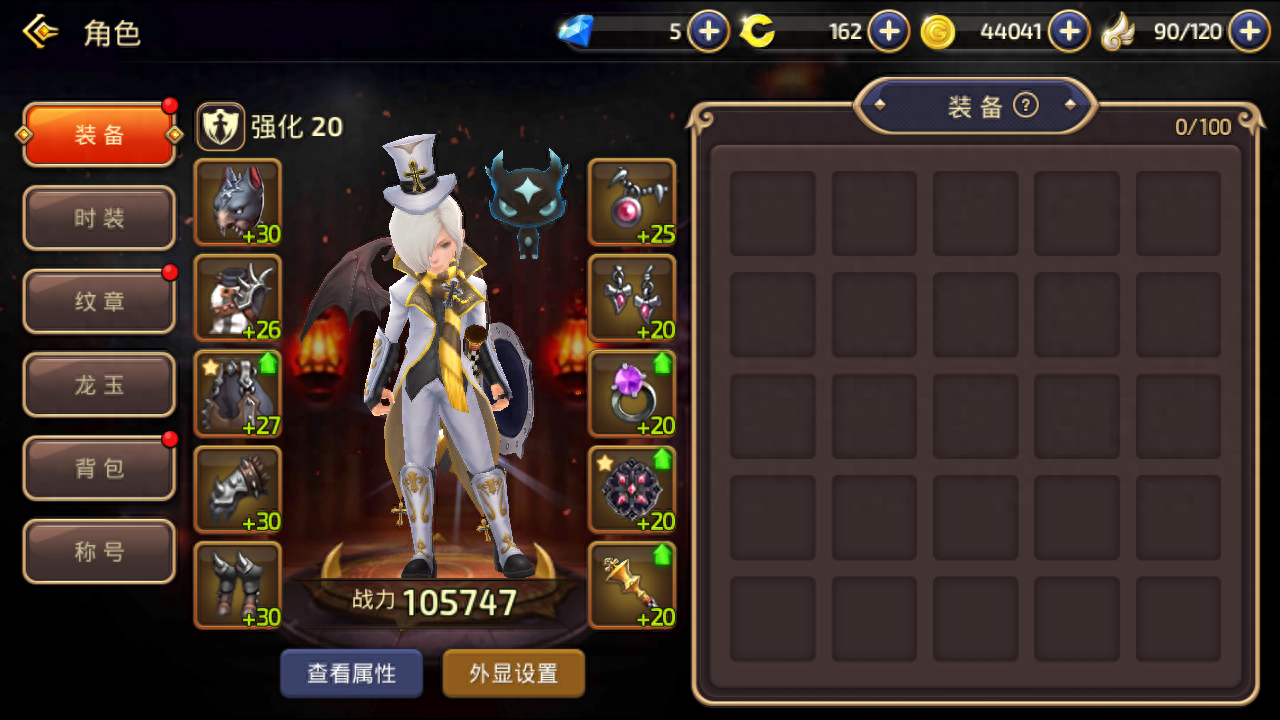
Task: Select the necklace with red gem slot
Action: pyautogui.click(x=632, y=202)
